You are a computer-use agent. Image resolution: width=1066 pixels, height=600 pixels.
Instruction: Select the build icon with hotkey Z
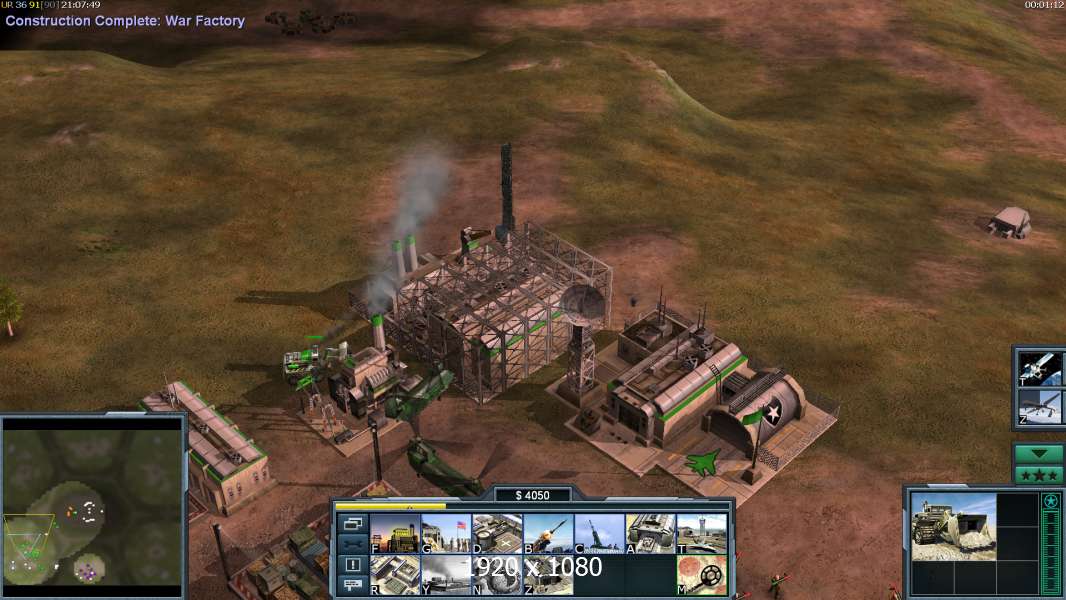[x=548, y=574]
